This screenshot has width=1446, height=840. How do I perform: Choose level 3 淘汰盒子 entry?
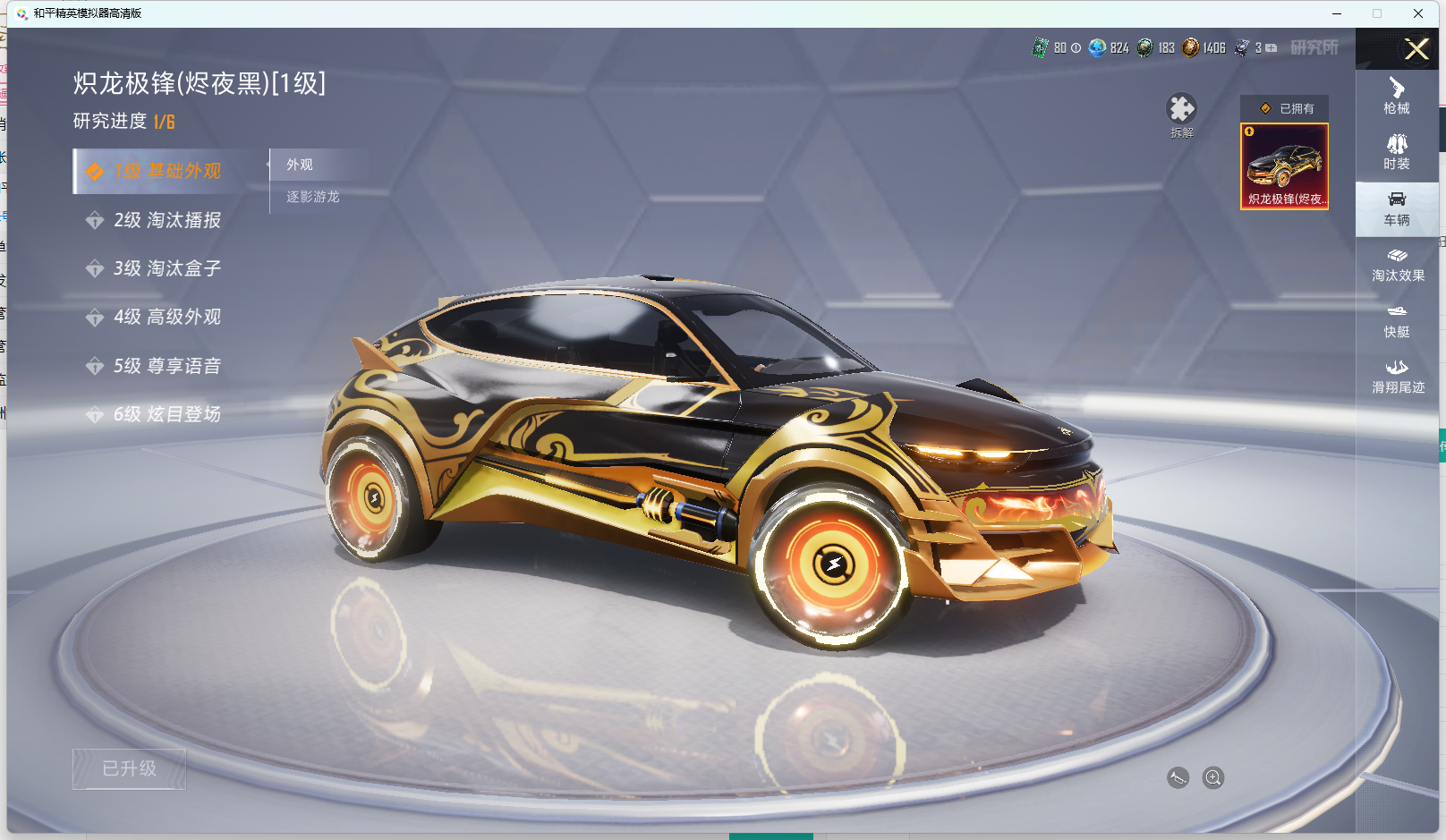[166, 268]
